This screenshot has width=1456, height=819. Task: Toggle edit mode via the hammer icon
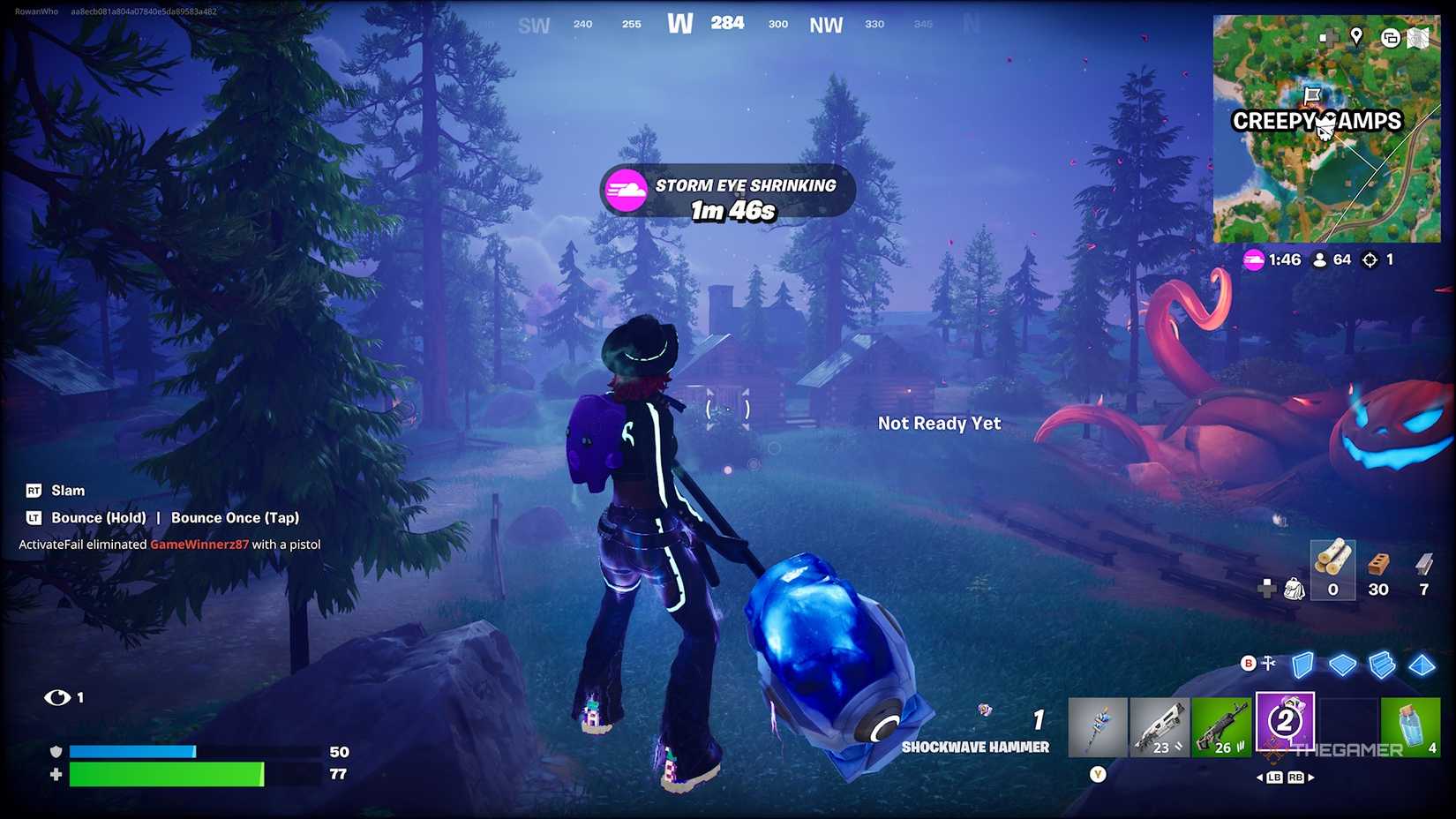tap(1269, 662)
